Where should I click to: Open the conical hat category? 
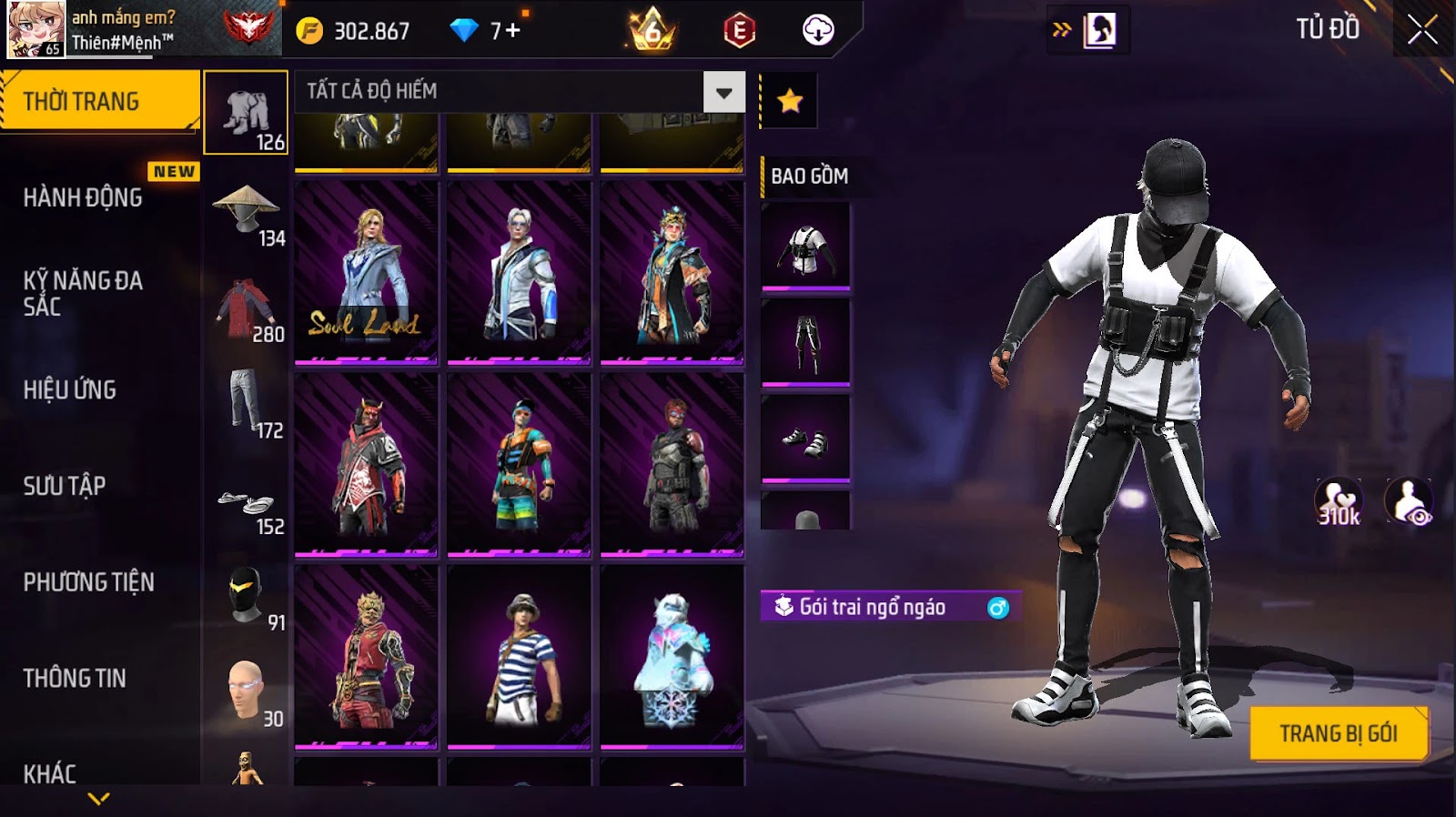246,209
